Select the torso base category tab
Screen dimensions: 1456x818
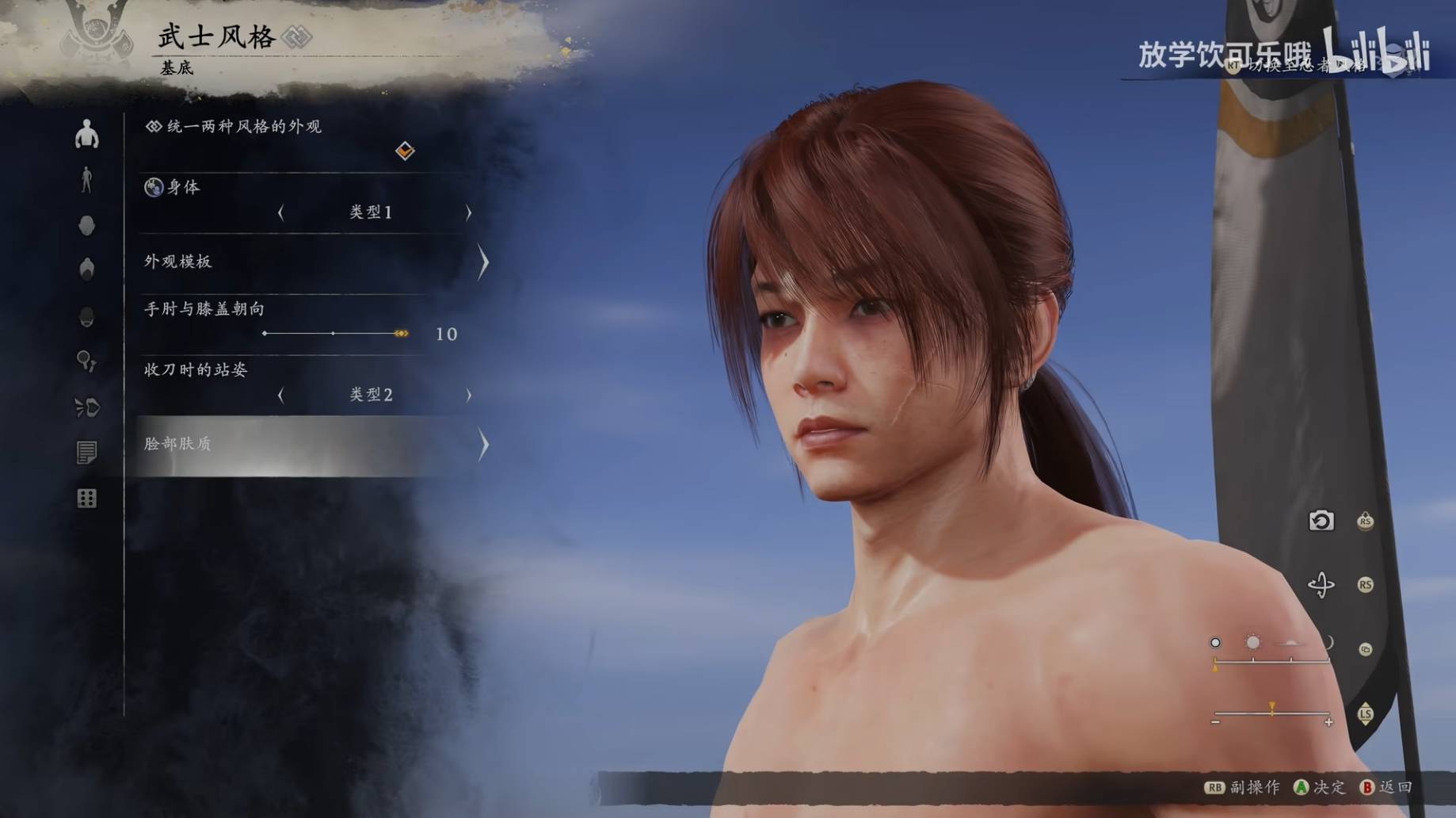(87, 135)
